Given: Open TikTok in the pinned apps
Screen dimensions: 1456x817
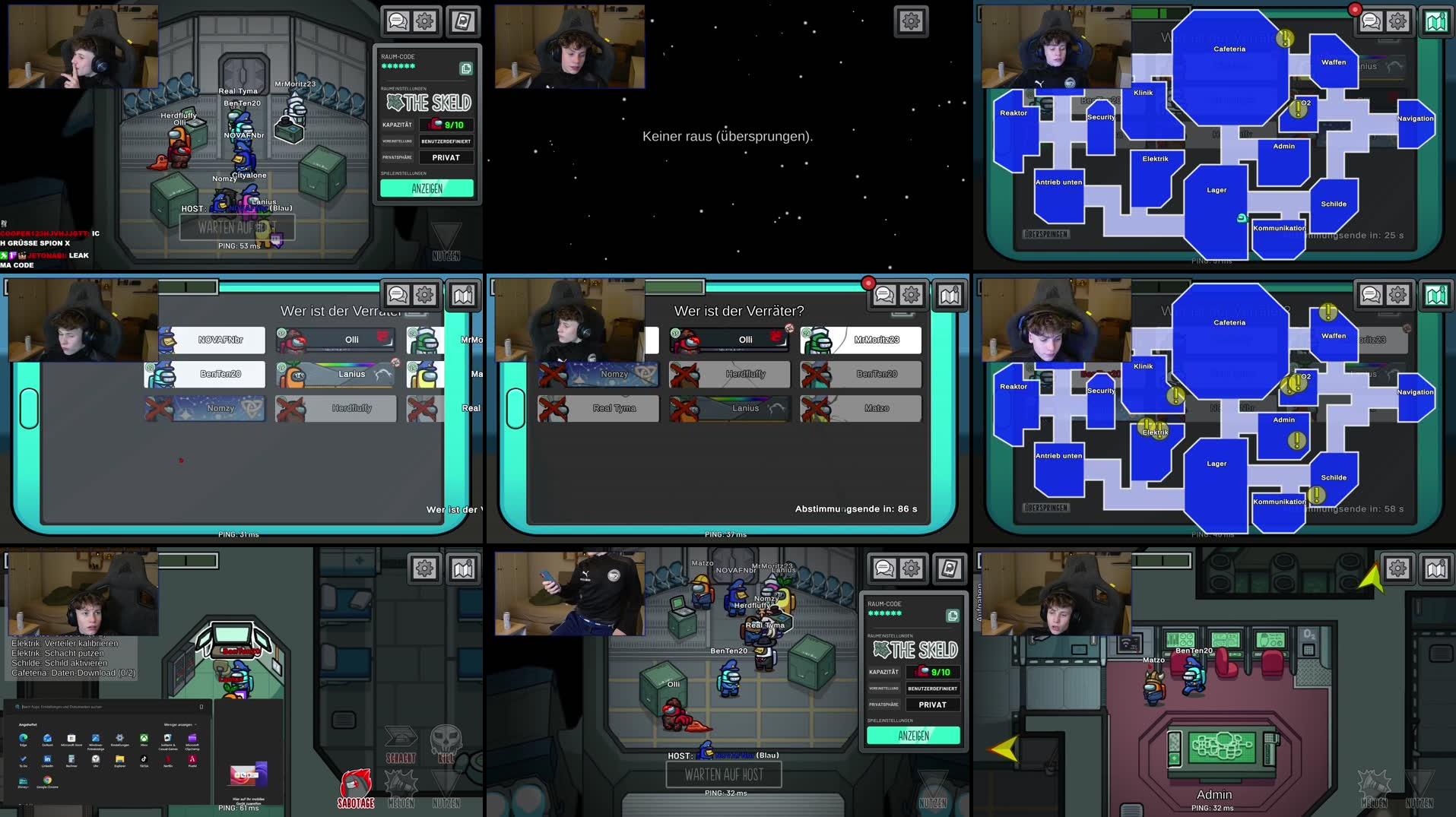Looking at the screenshot, I should tap(144, 759).
